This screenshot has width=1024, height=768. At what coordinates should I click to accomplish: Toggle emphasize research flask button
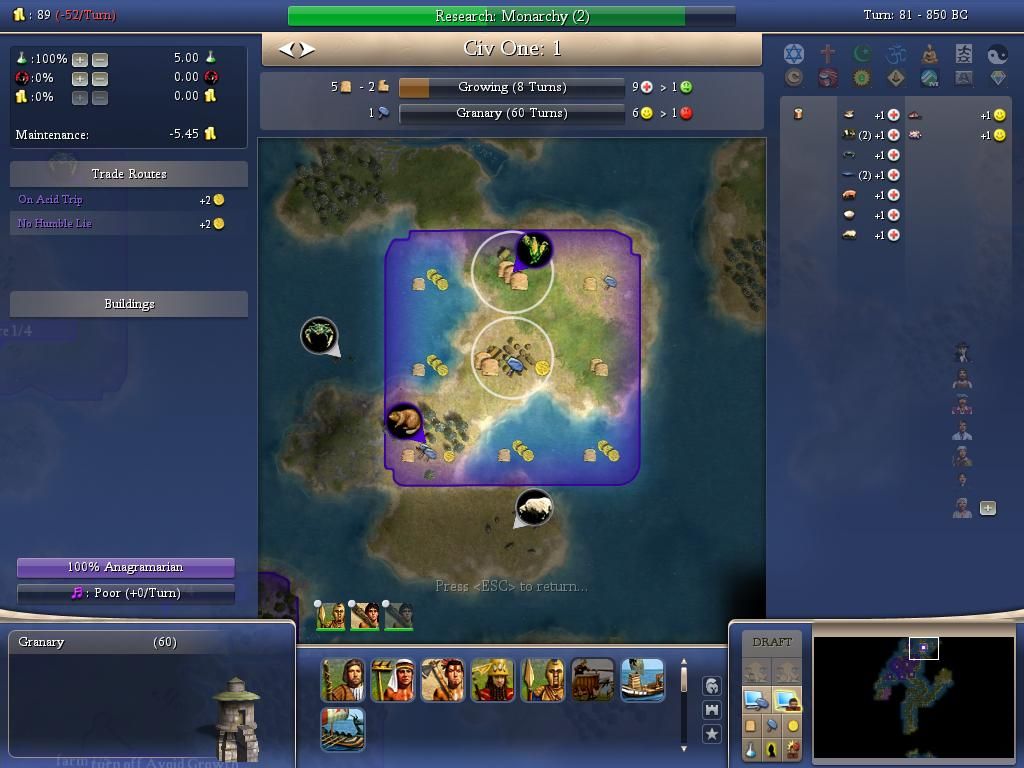(751, 749)
